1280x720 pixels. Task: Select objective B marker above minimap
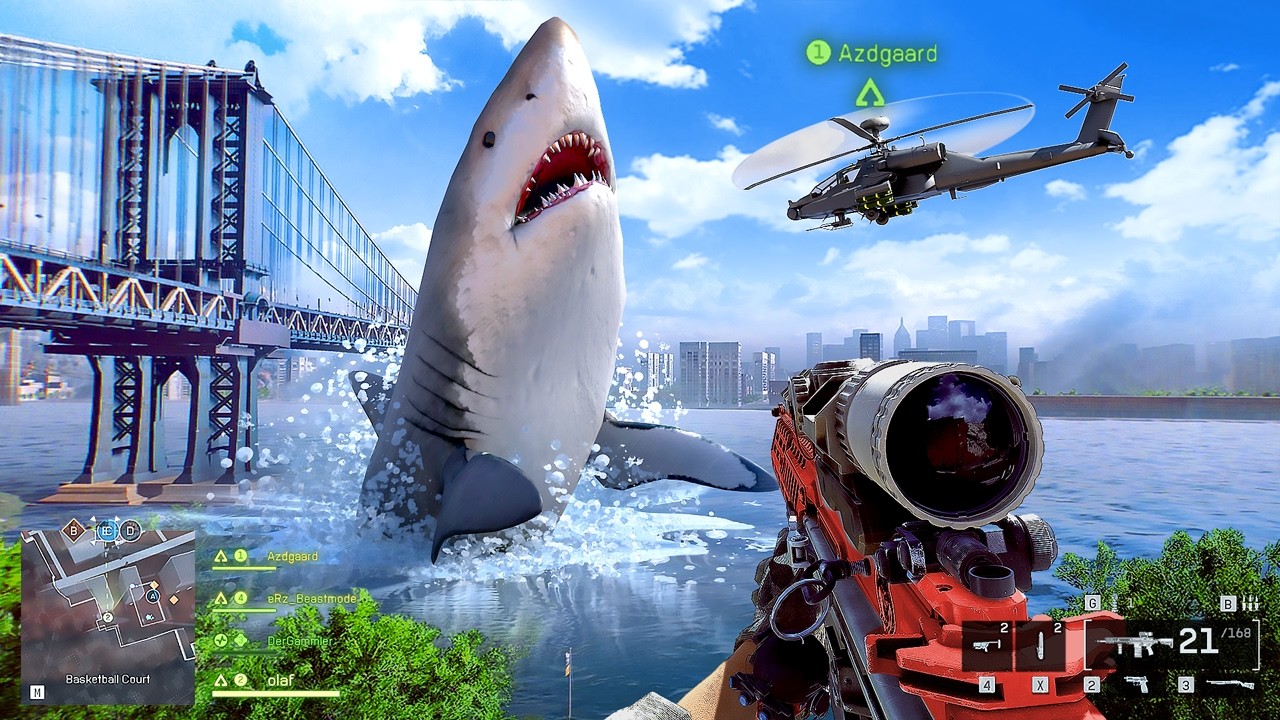[x=74, y=530]
